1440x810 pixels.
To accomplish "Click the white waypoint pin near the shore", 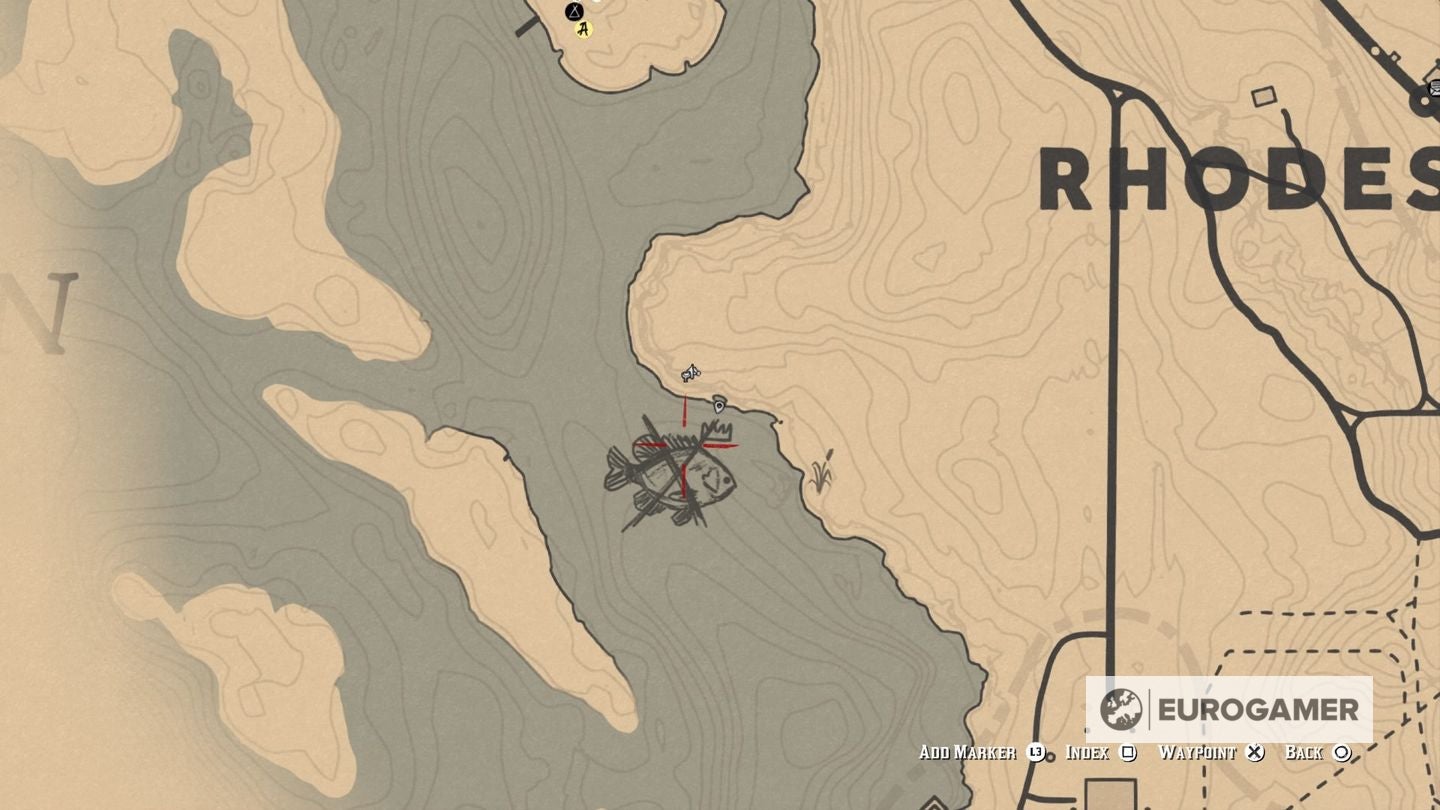I will pos(721,405).
